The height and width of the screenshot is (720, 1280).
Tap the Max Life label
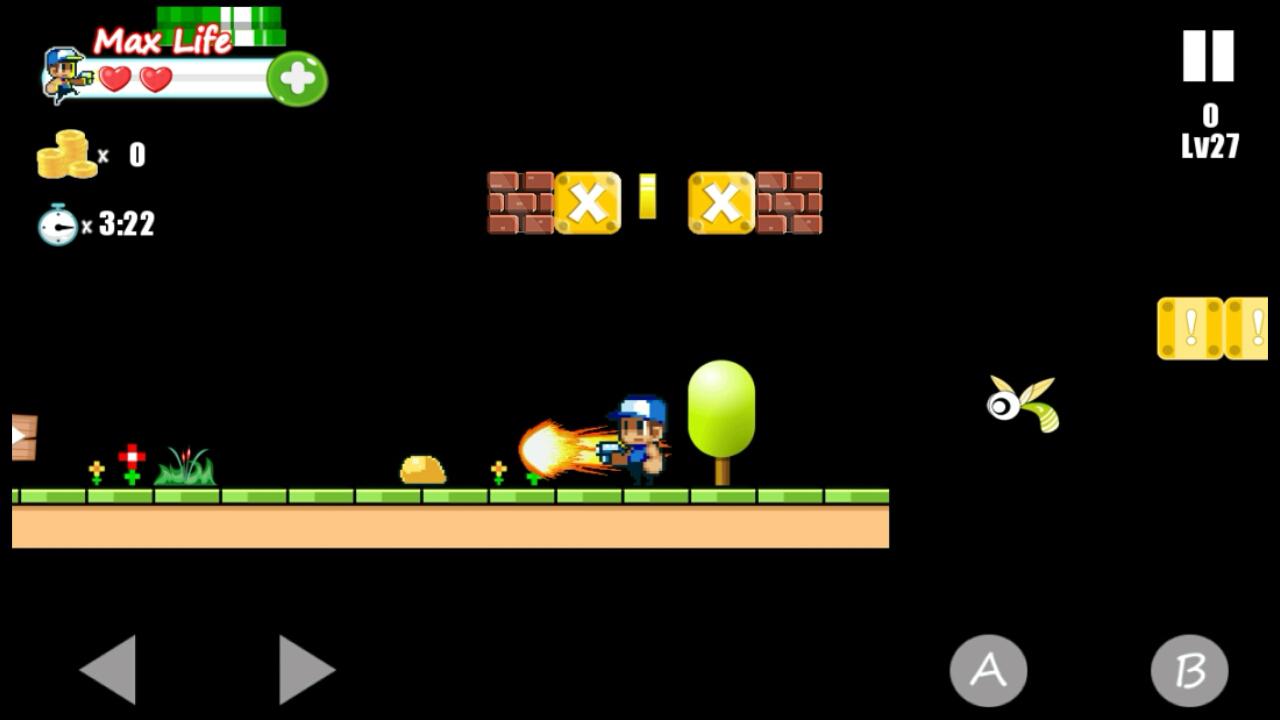(160, 37)
